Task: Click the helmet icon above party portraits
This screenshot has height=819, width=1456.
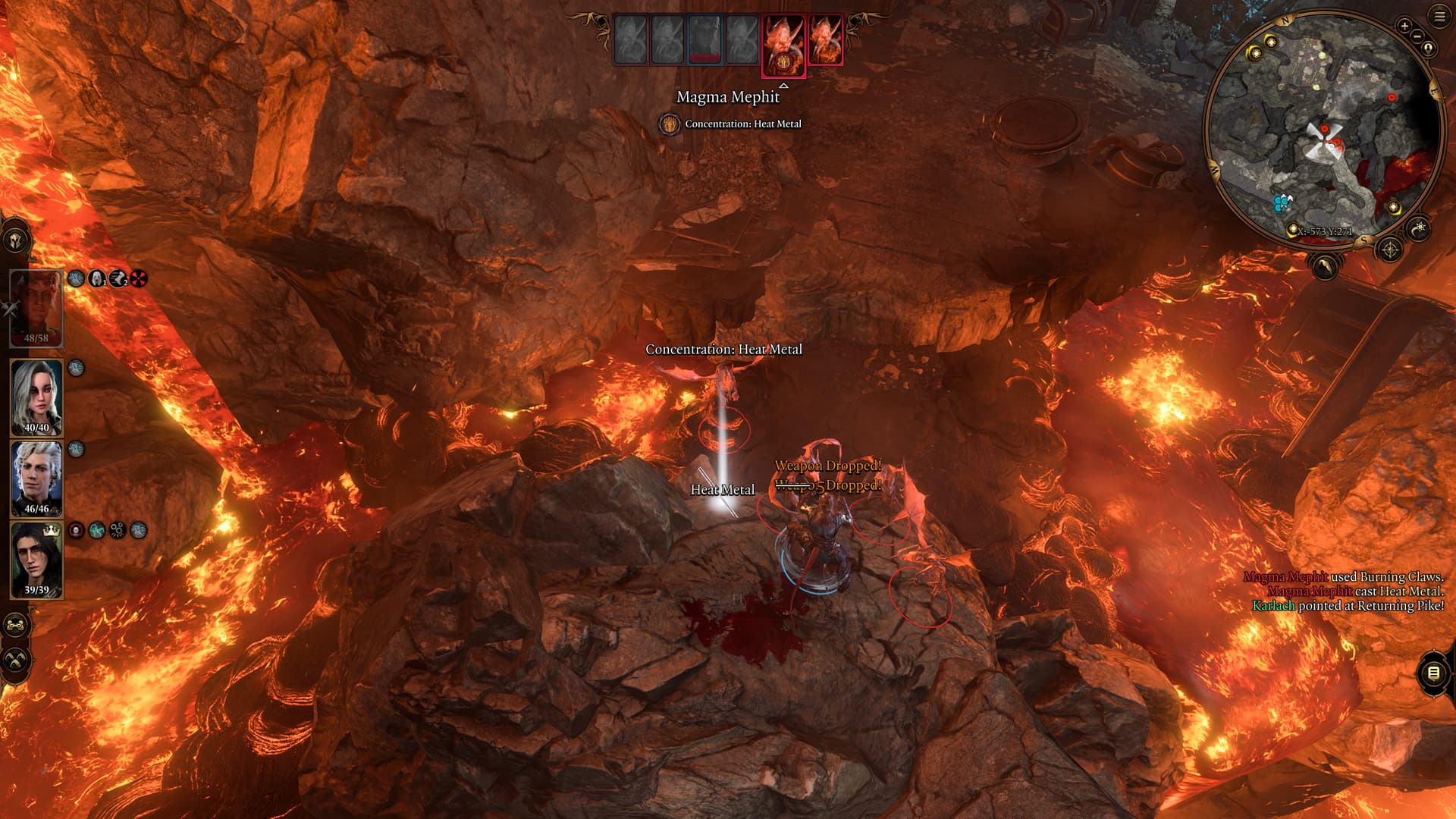Action: point(17,240)
